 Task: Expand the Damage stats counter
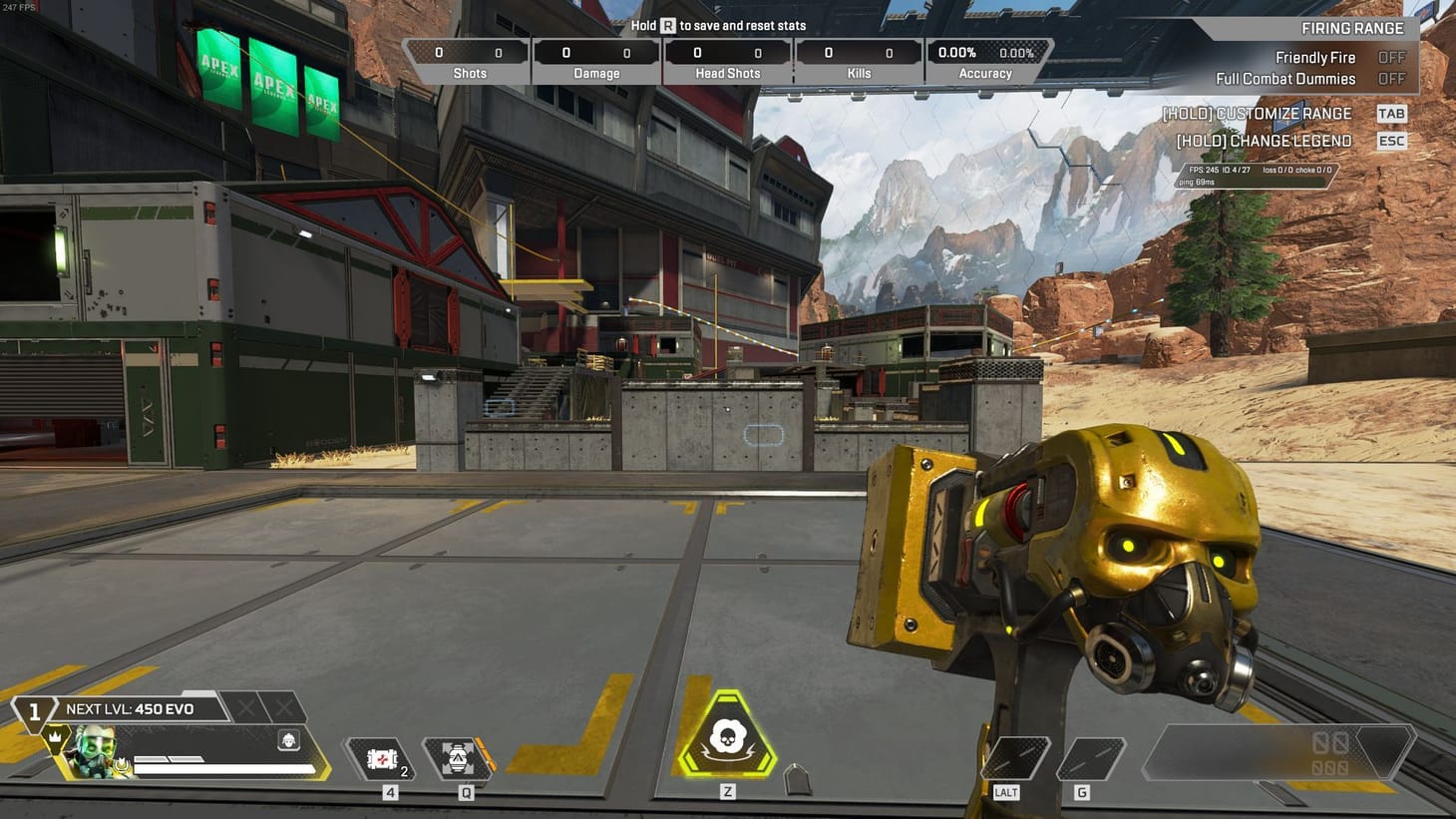coord(596,62)
